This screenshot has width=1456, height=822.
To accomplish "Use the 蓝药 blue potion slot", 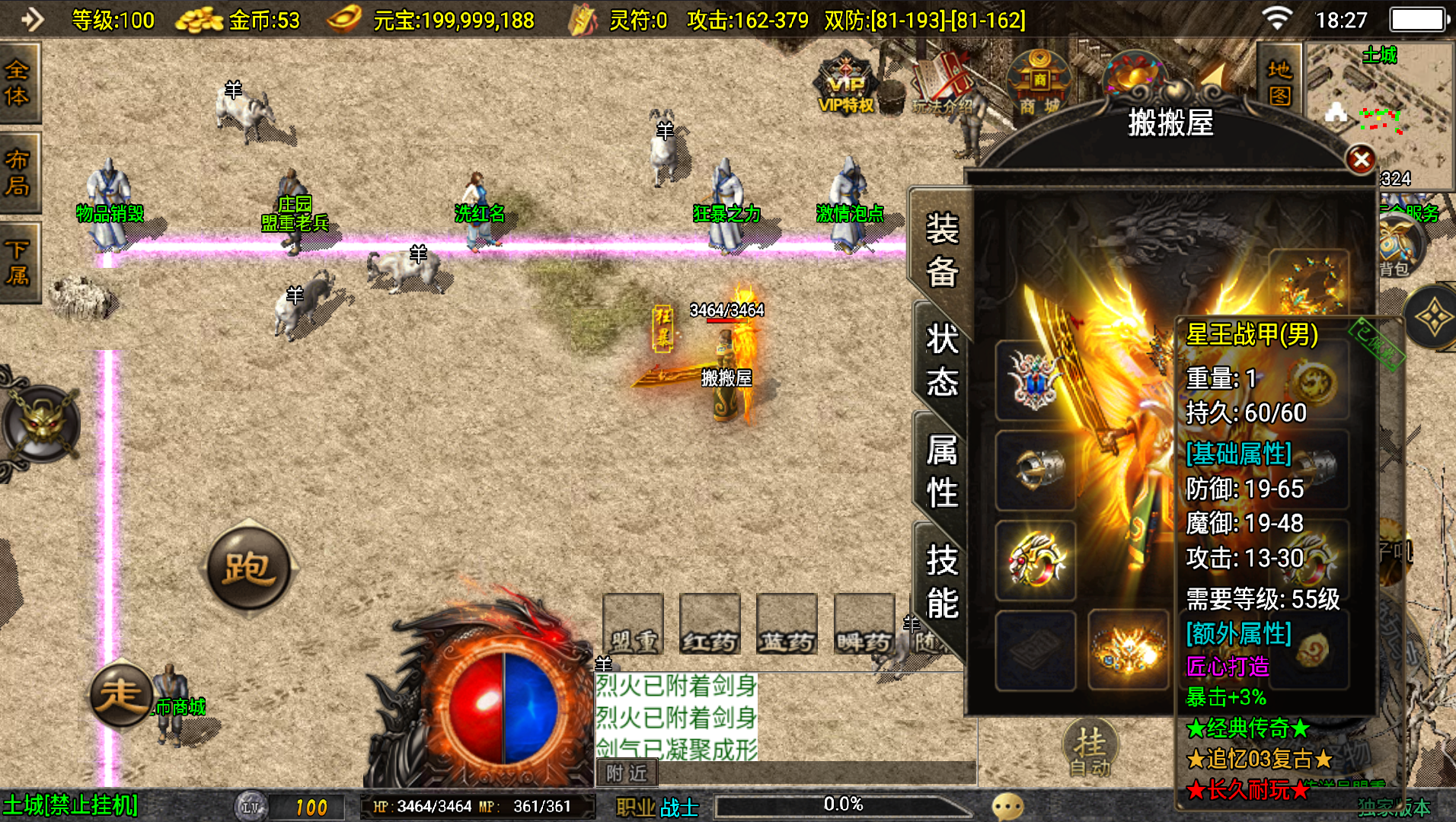I will click(x=787, y=624).
